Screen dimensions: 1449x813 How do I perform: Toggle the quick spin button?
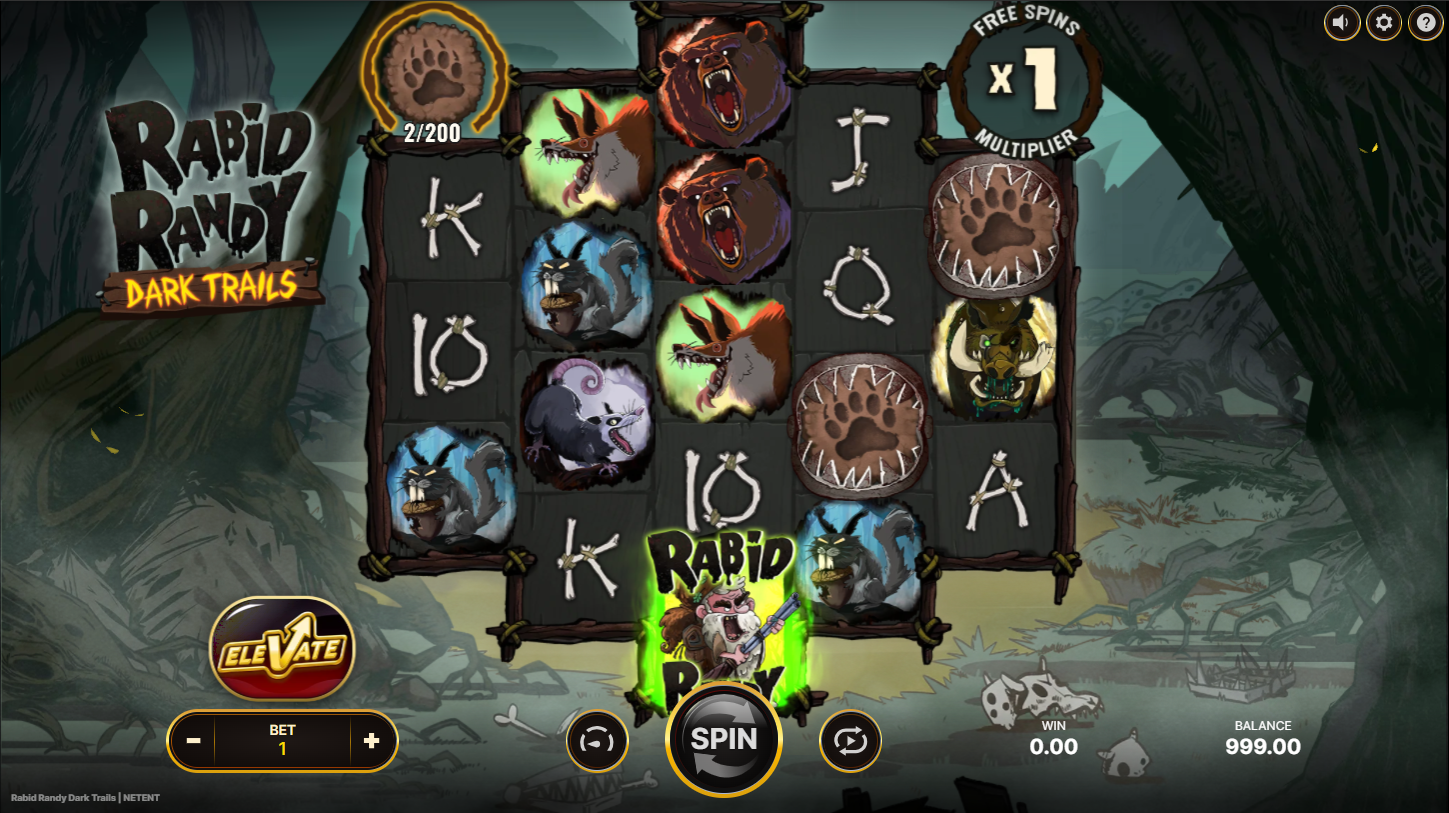(x=598, y=741)
